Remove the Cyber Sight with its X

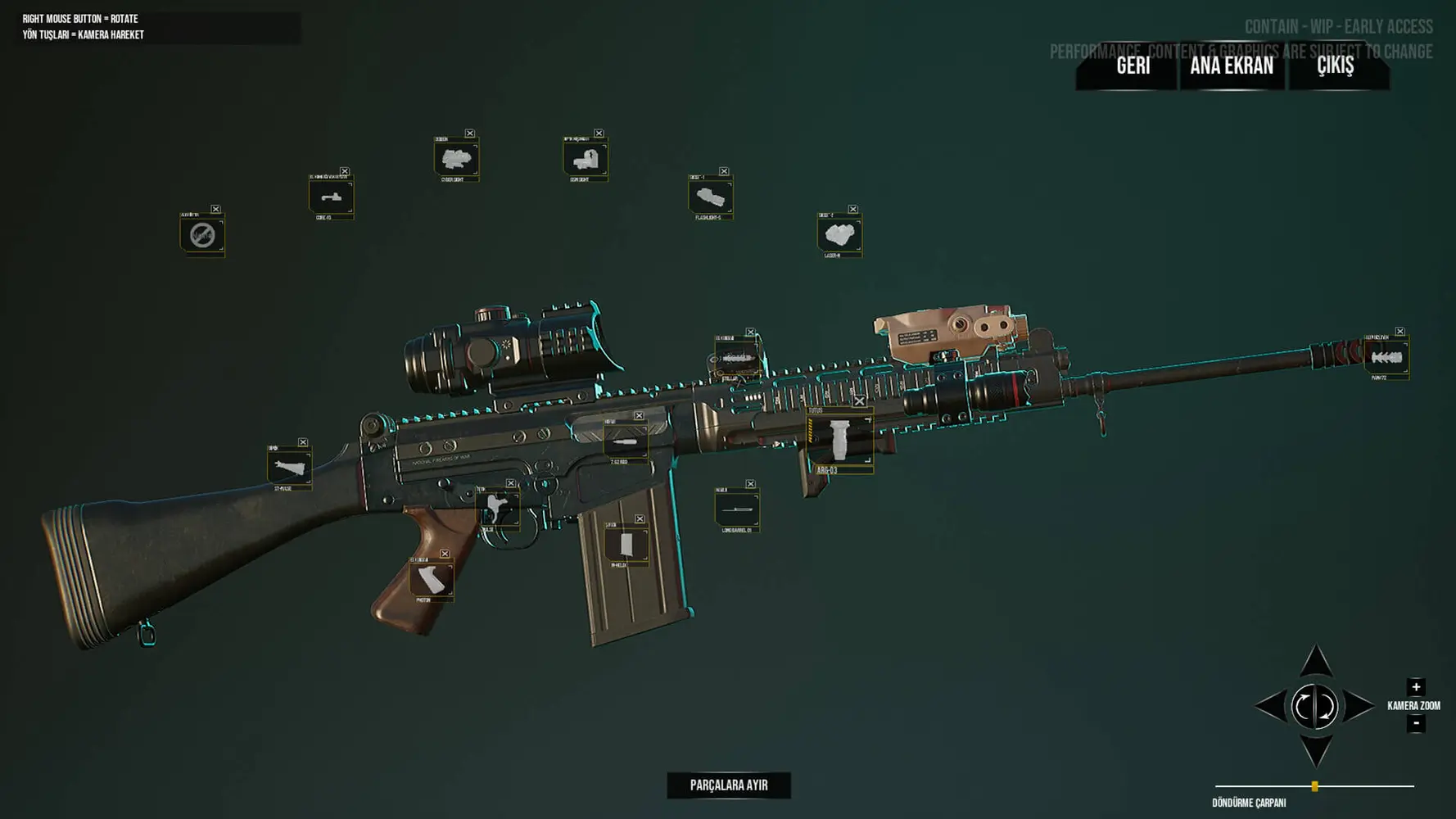pos(470,133)
